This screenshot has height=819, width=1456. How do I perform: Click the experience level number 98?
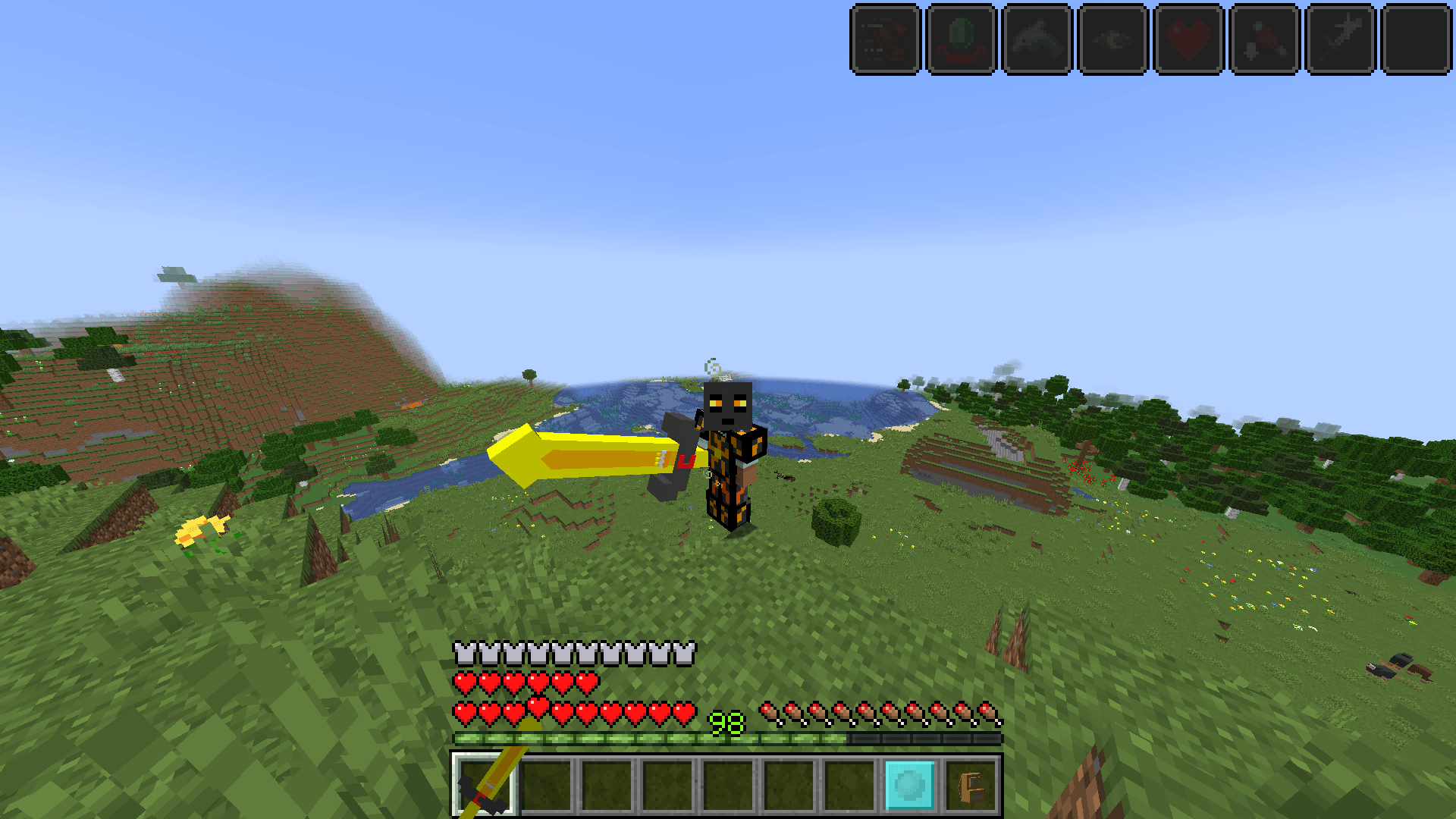(726, 722)
